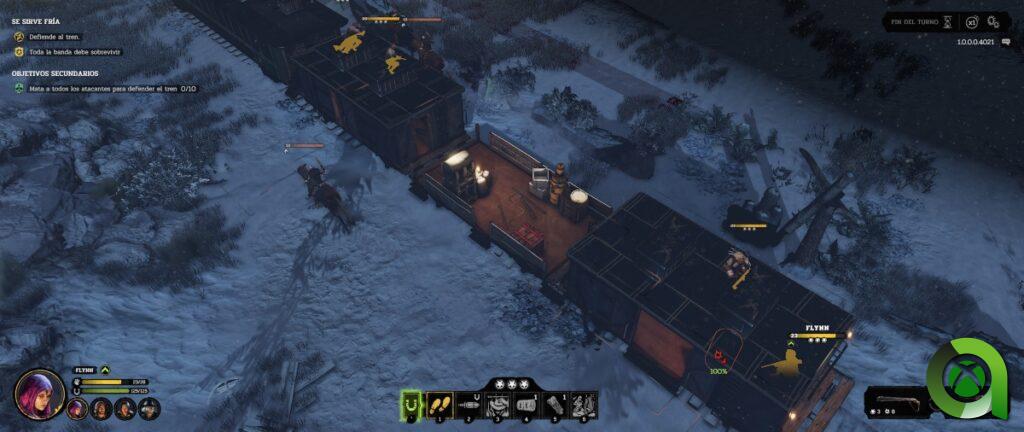Use the dynamite stick item slot
The width and height of the screenshot is (1024, 432).
tap(555, 404)
